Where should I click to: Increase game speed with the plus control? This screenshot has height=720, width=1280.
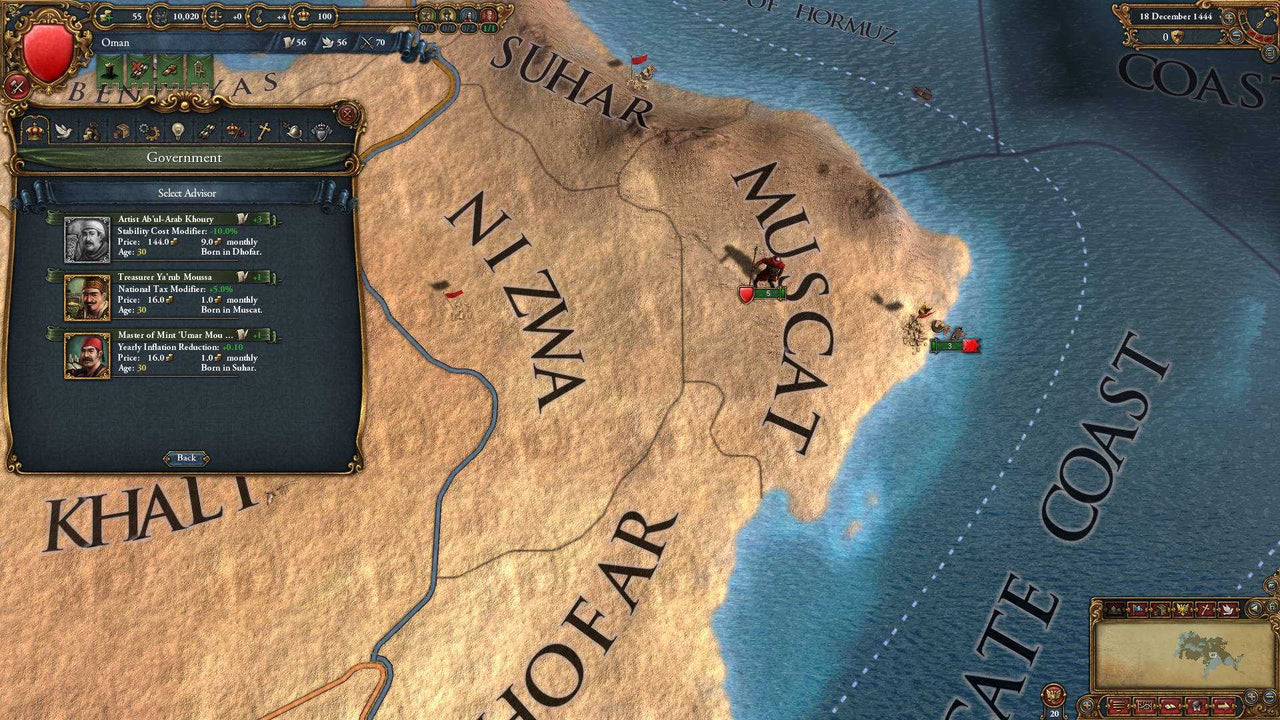pyautogui.click(x=1229, y=18)
